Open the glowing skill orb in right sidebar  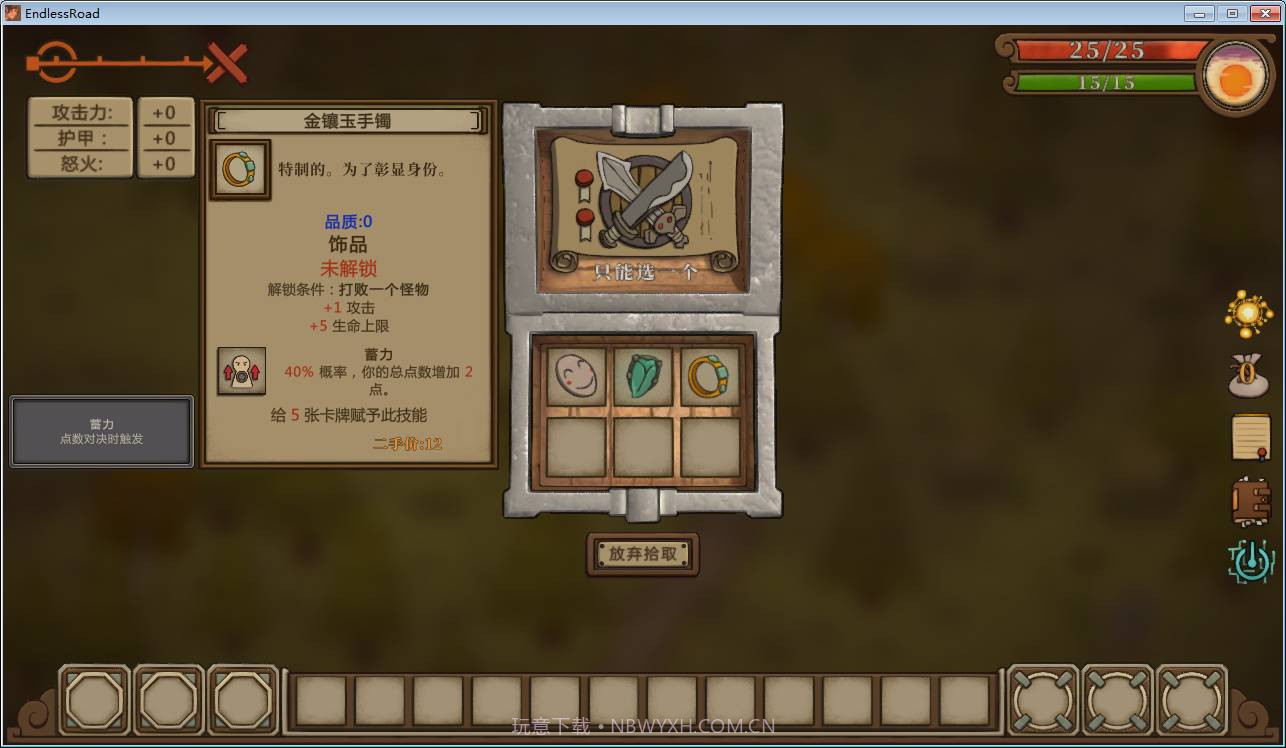(1247, 314)
